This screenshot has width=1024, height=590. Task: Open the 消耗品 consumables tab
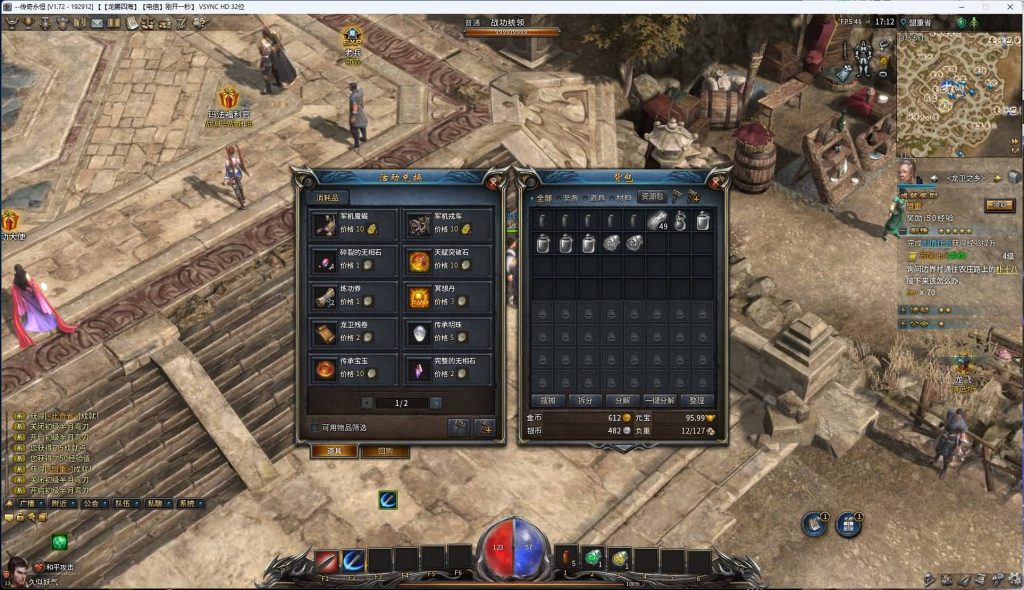pyautogui.click(x=327, y=198)
